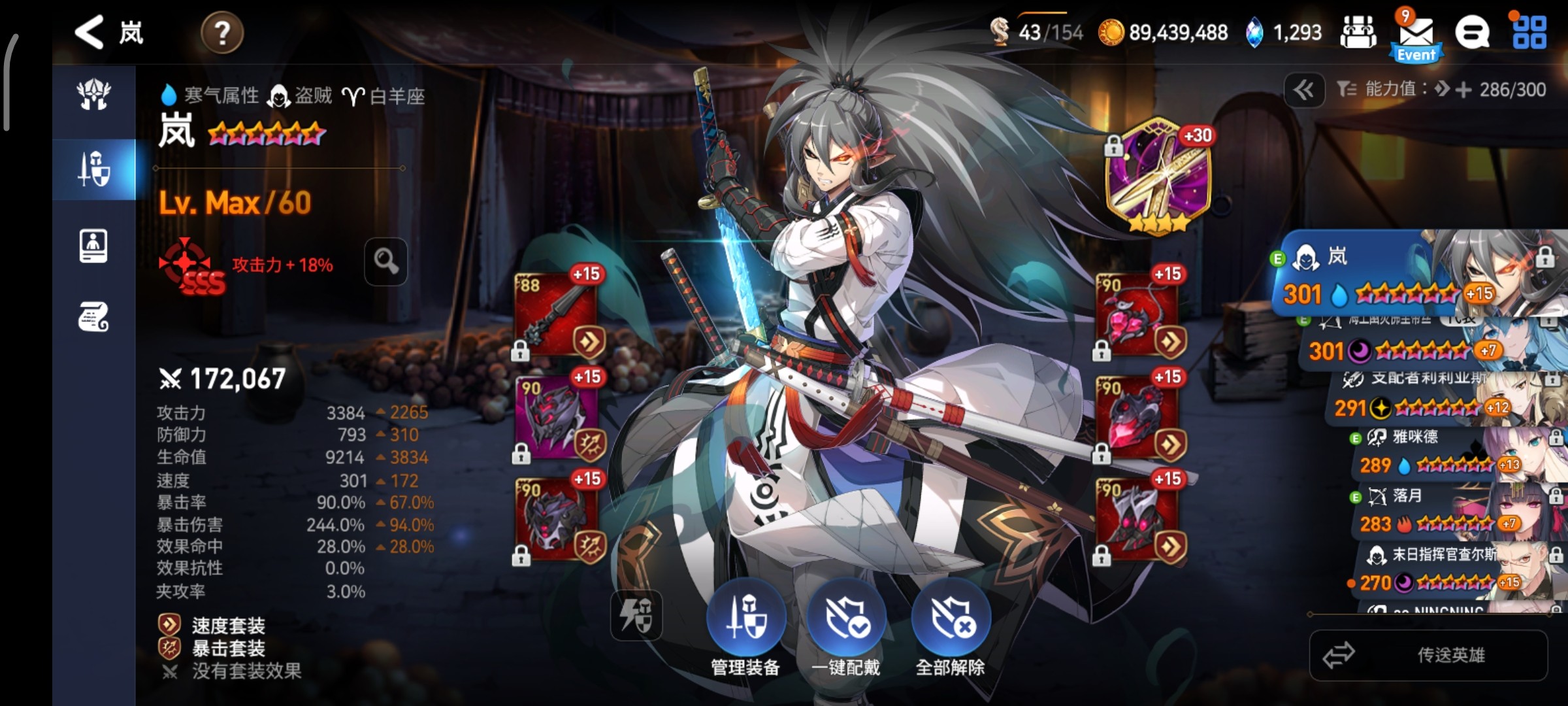Open the chat bubble icon
Image resolution: width=1568 pixels, height=706 pixels.
[x=1472, y=33]
